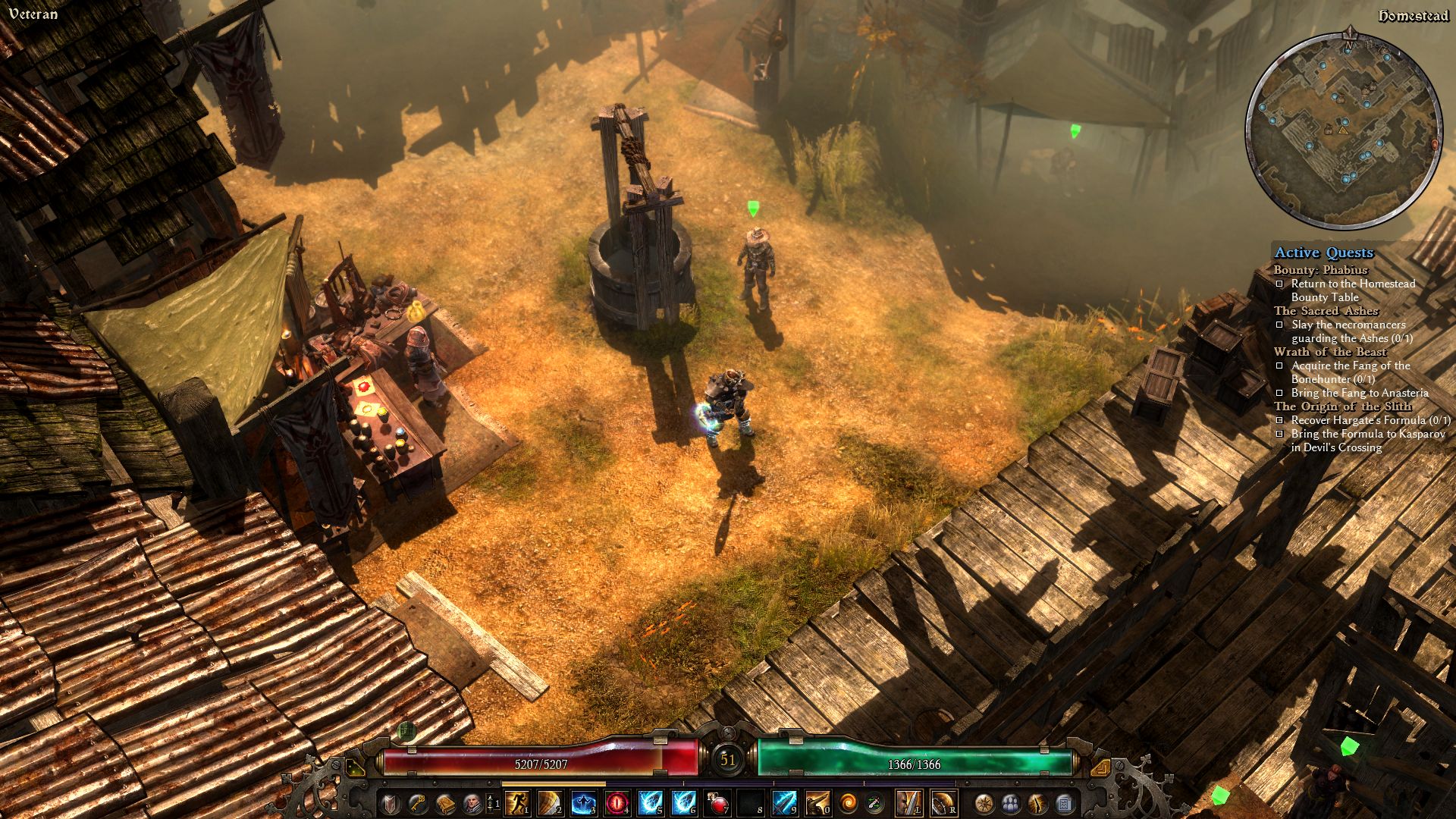Image resolution: width=1456 pixels, height=819 pixels.
Task: Select the right mouse button shield skill
Action: (943, 802)
